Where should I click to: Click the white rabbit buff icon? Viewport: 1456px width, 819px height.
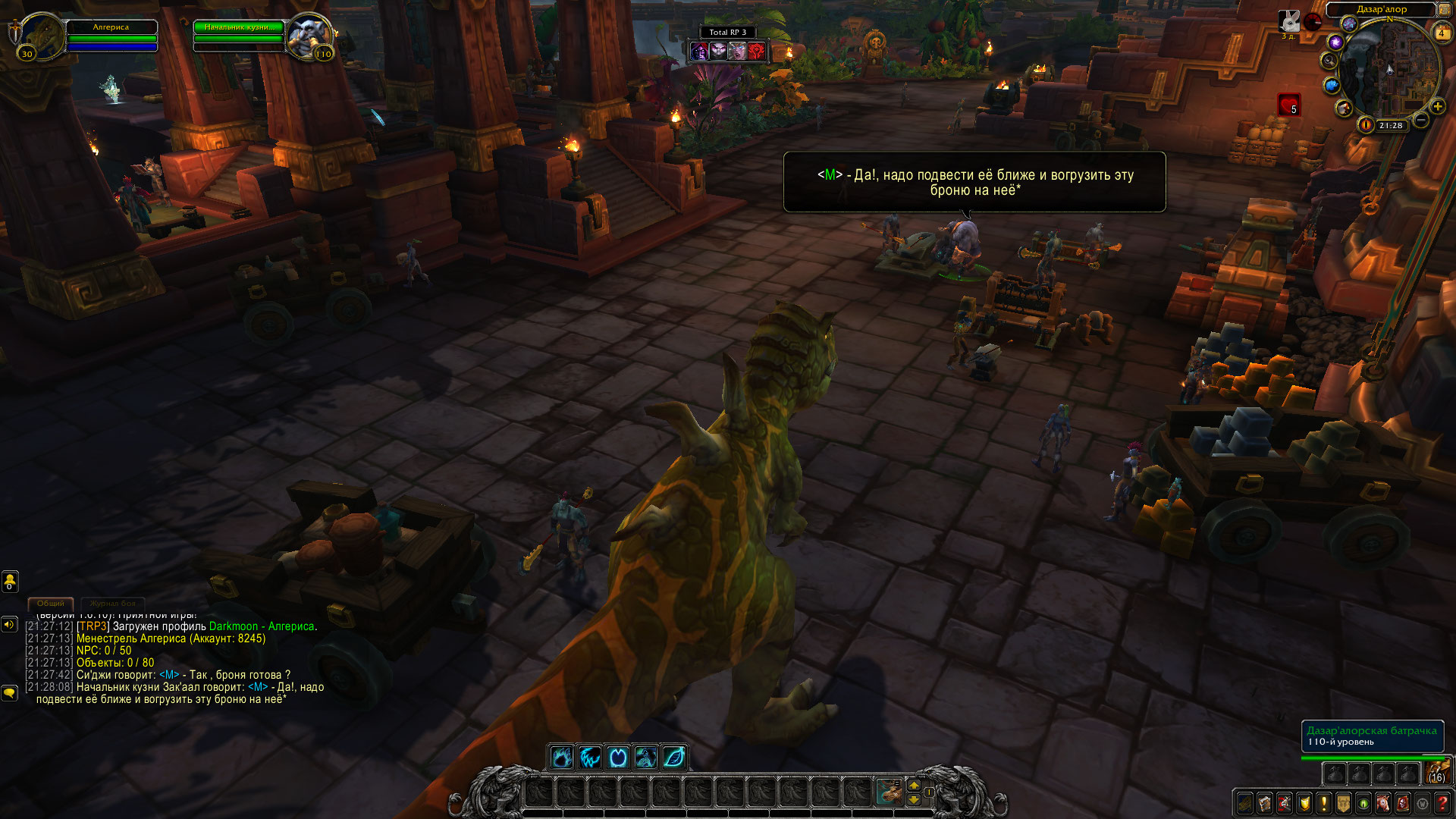click(x=1289, y=21)
